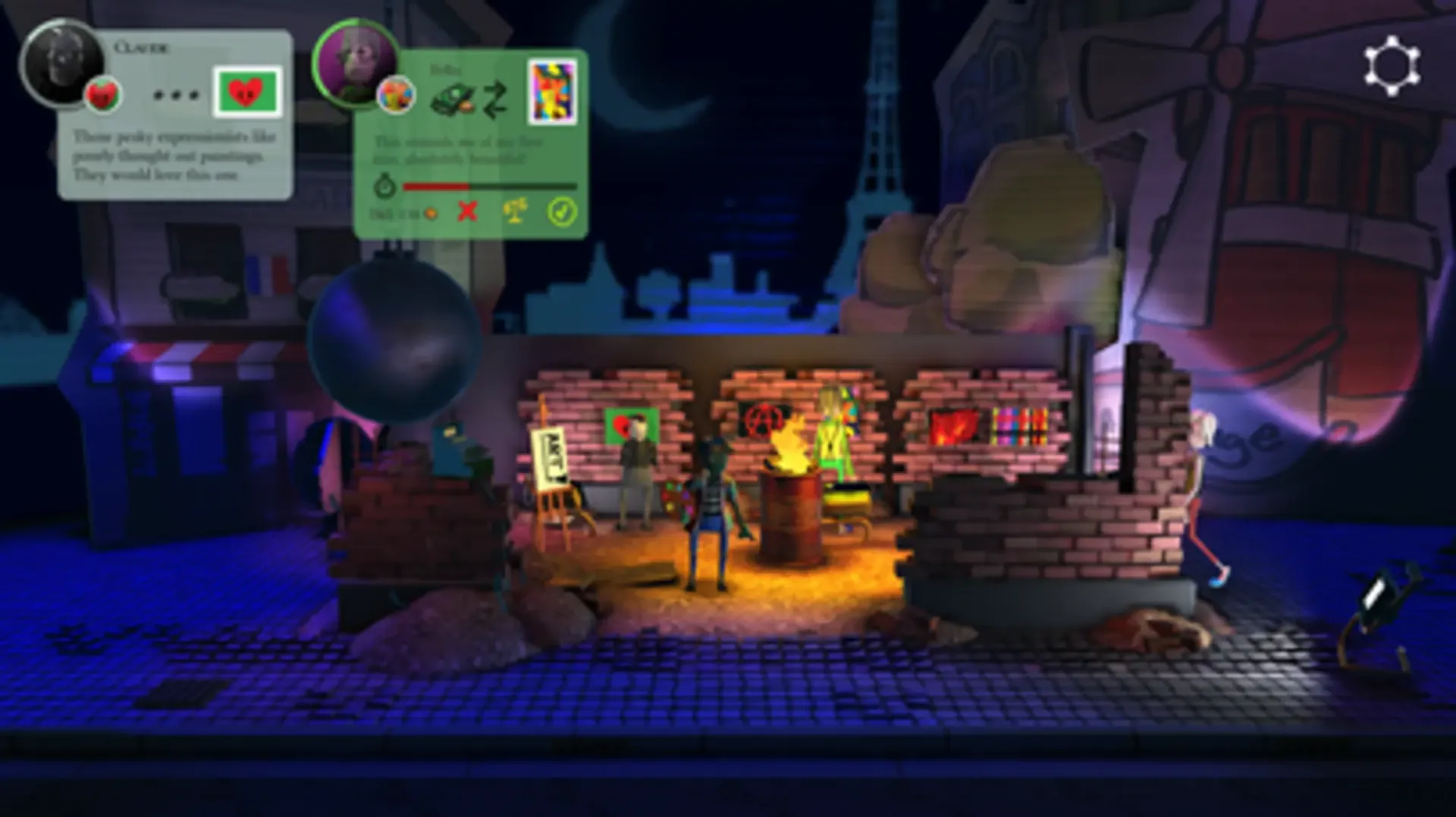Click the abstract painting thumbnail in the offer bubble
The image size is (1456, 817).
552,90
